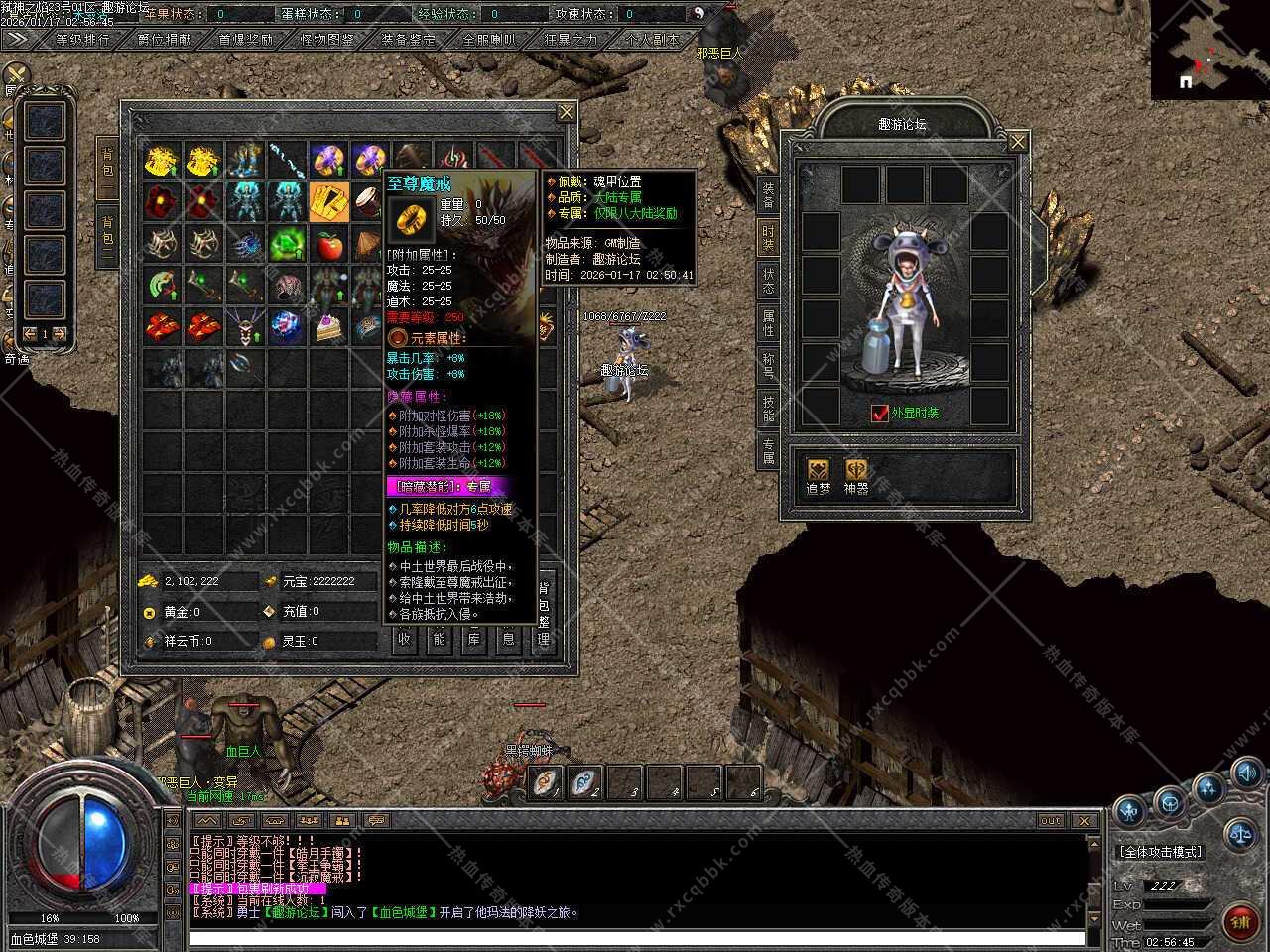
Task: Open the 怪物图鉴 monster codex
Action: (x=326, y=40)
